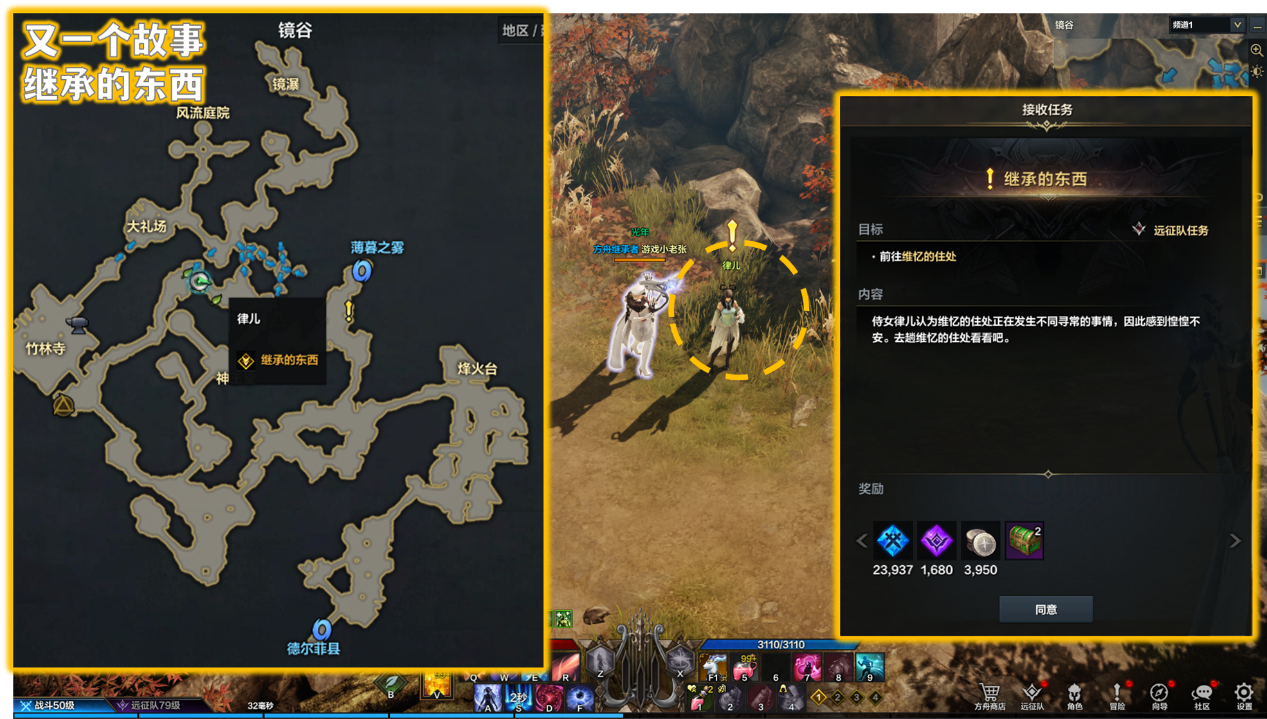The width and height of the screenshot is (1267, 719).
Task: Accept the quest with the 同意 button
Action: pyautogui.click(x=1045, y=609)
